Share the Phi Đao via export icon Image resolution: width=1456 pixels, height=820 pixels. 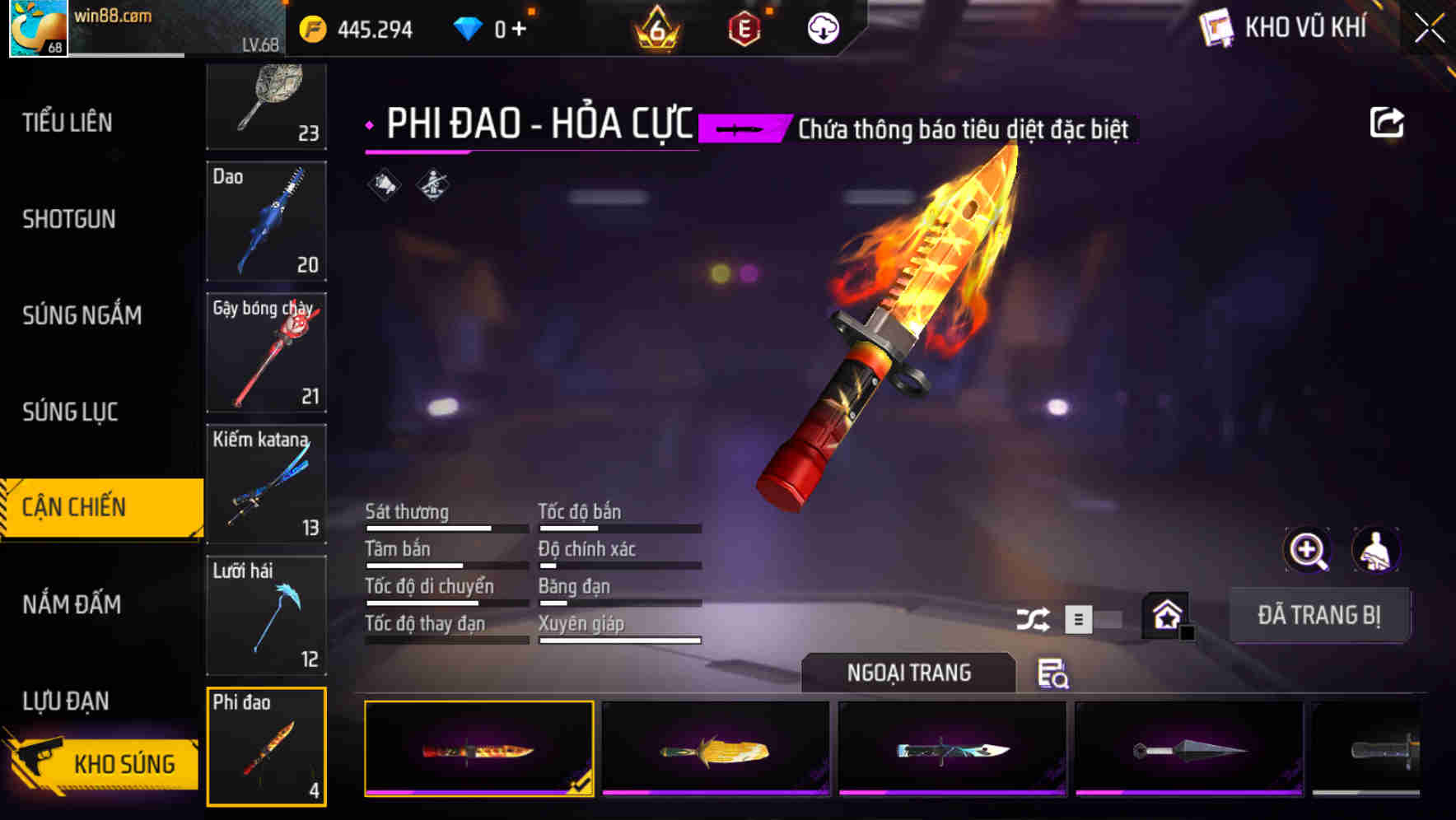[x=1388, y=121]
